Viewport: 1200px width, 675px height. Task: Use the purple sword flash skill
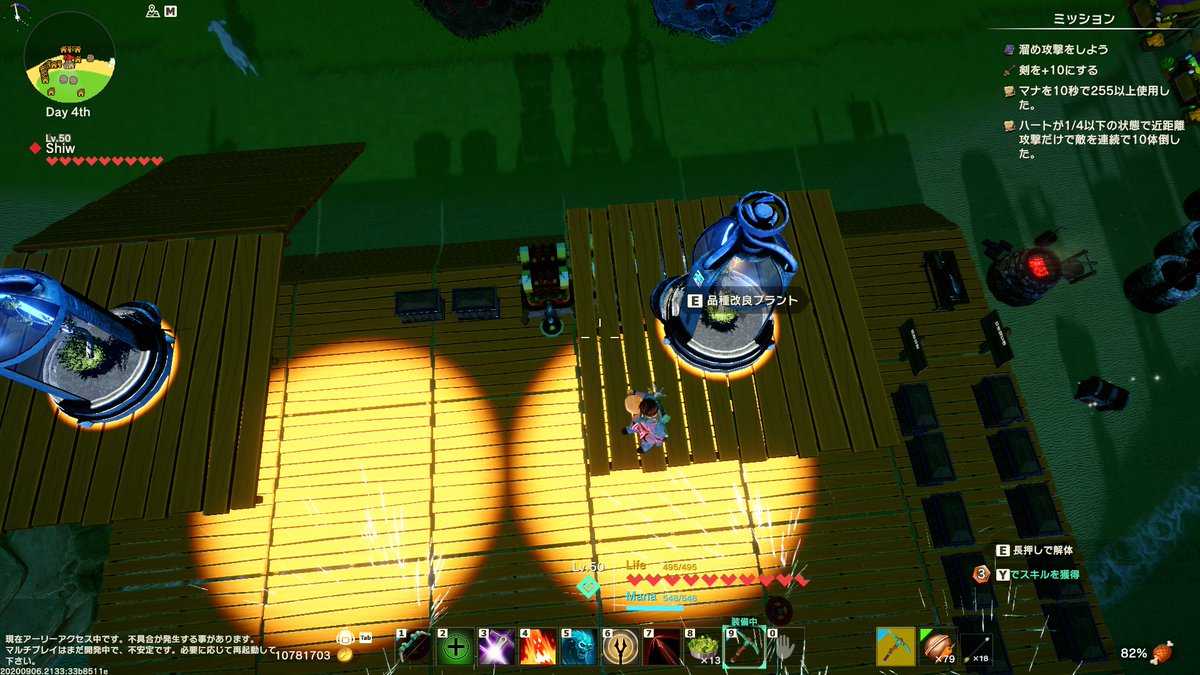point(497,648)
